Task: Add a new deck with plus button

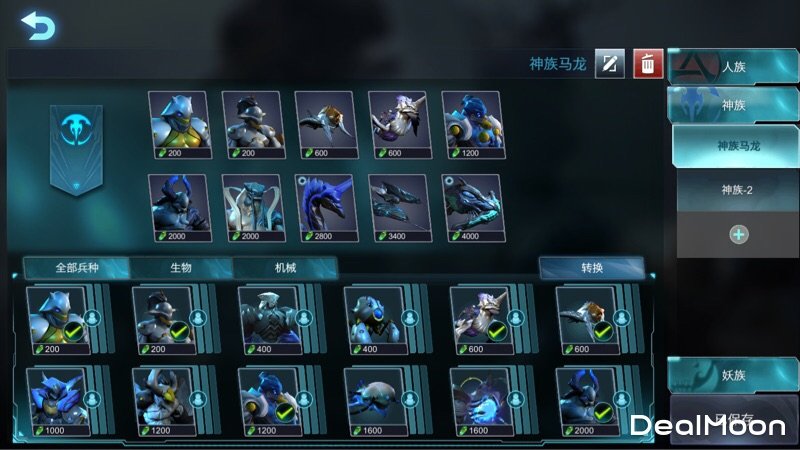Action: (738, 234)
